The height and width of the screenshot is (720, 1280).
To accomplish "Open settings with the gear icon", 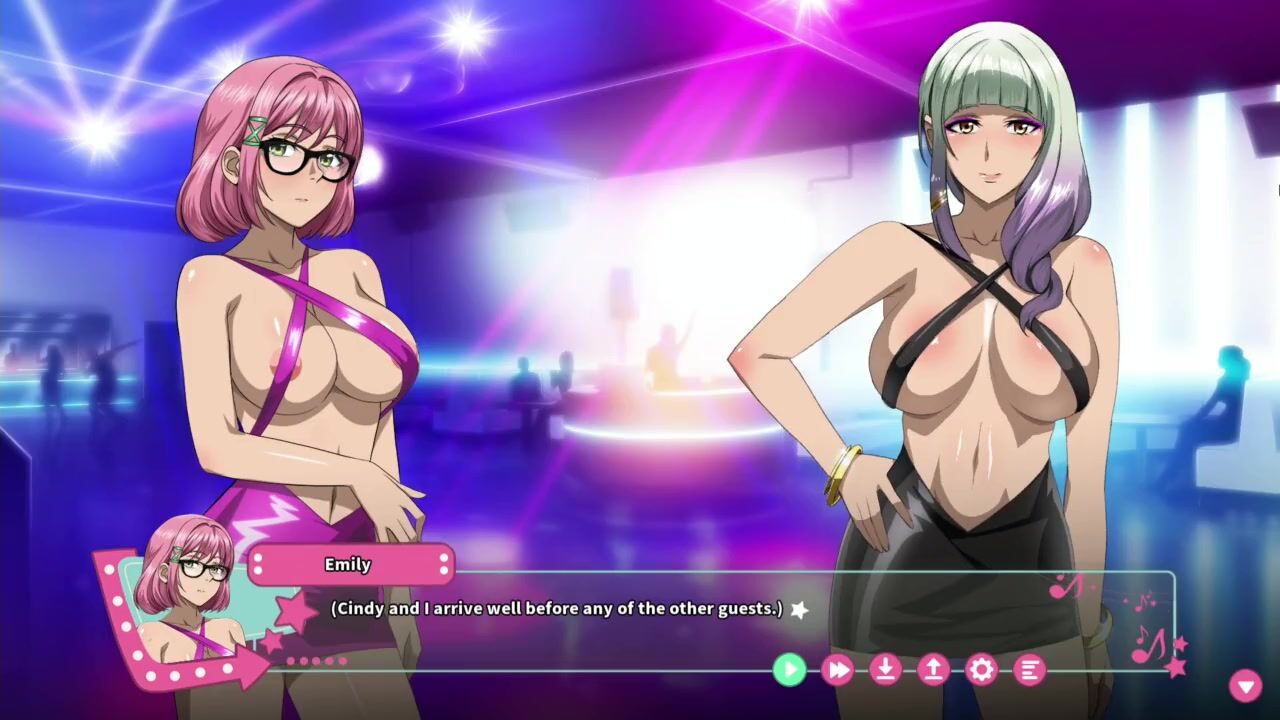I will tap(981, 669).
